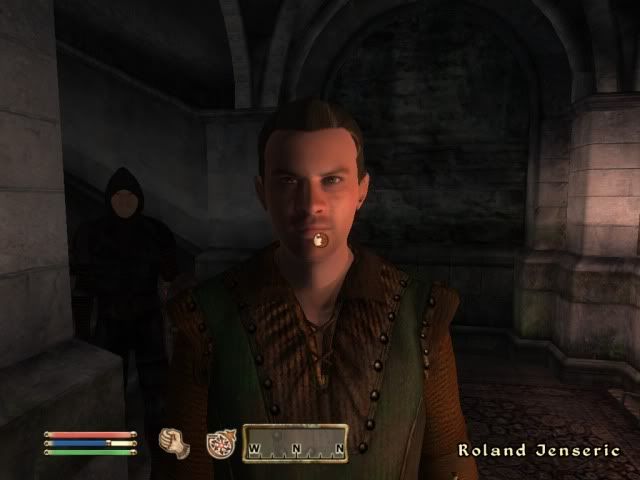Select the active spell icon
This screenshot has width=640, height=480.
click(x=220, y=443)
